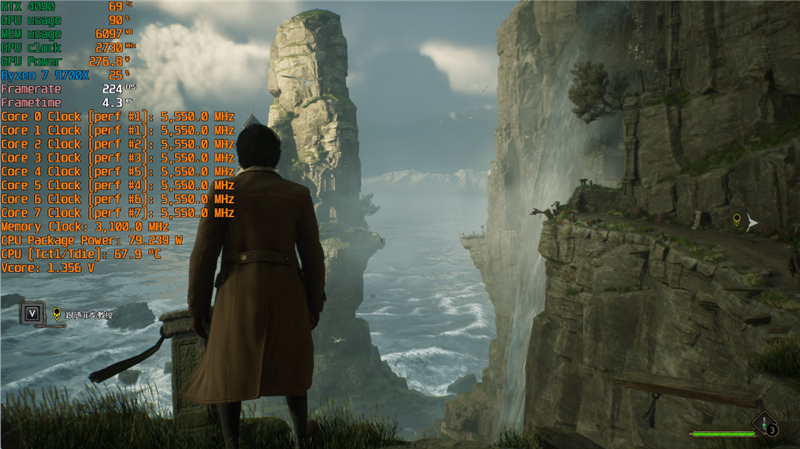
Task: Select the green healing potion slot
Action: 765,426
